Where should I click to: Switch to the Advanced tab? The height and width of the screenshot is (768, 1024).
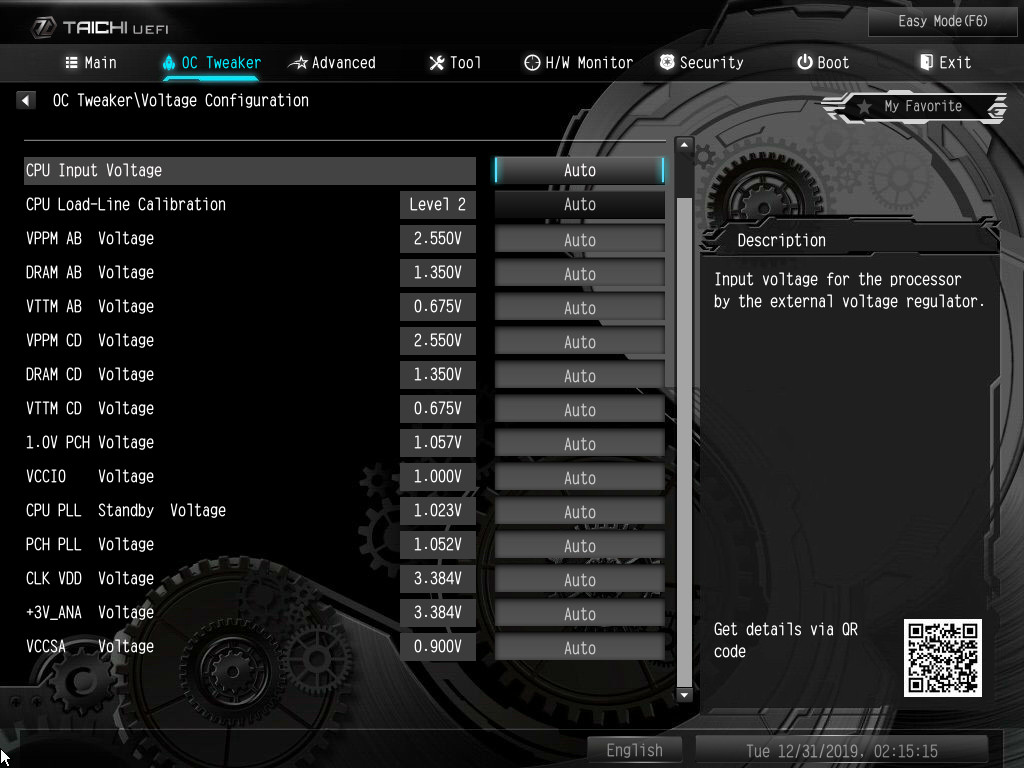[x=332, y=62]
